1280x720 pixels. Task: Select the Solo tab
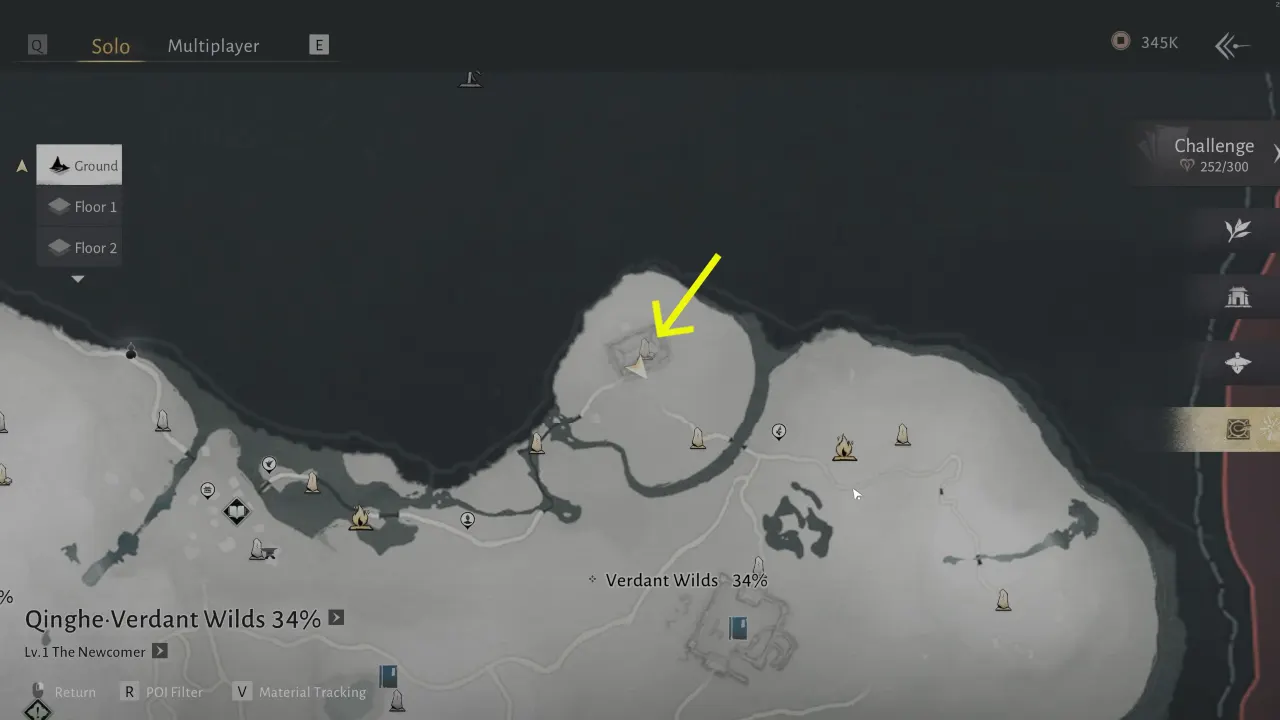click(110, 46)
